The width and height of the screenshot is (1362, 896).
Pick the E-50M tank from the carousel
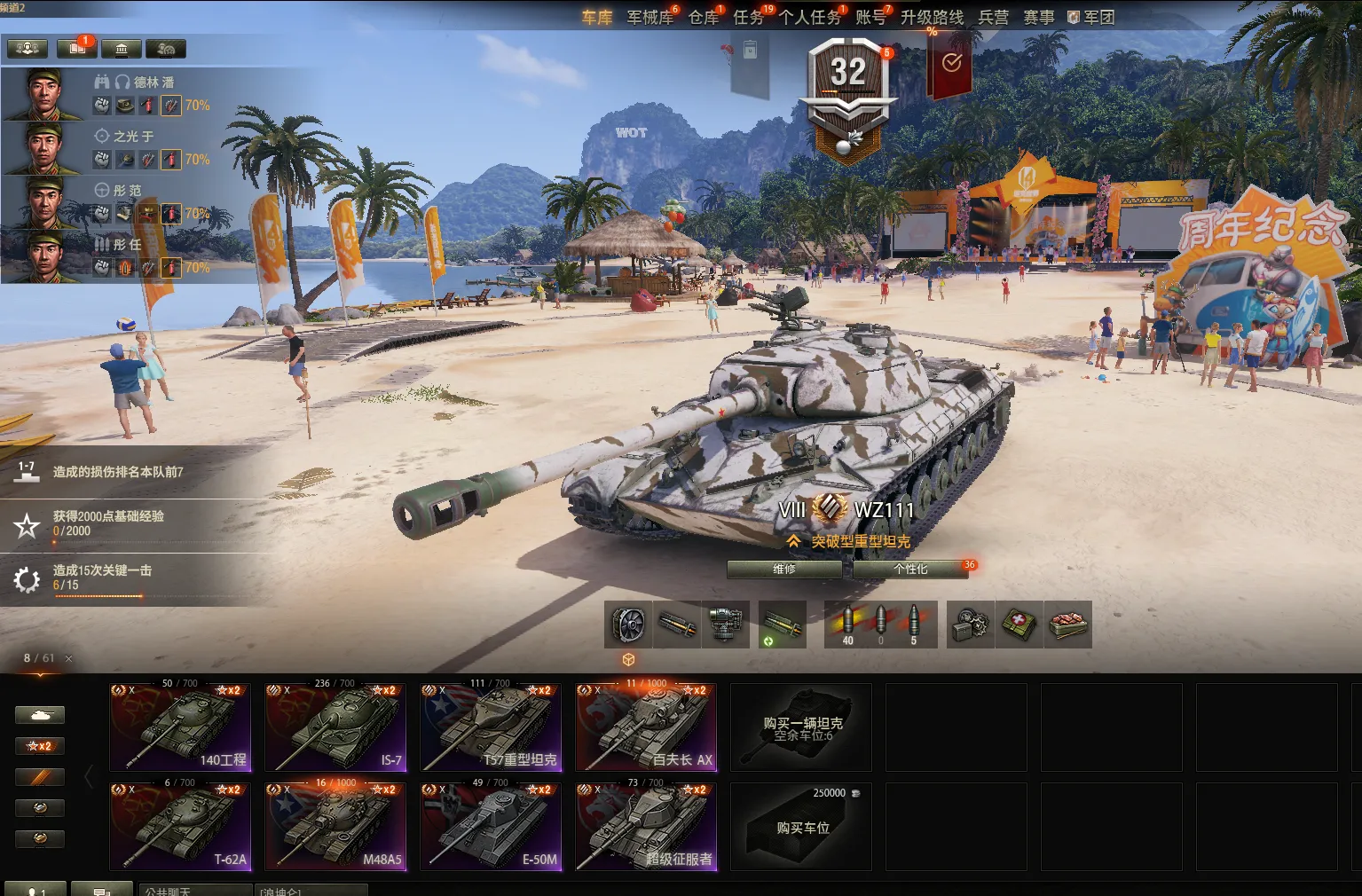491,826
